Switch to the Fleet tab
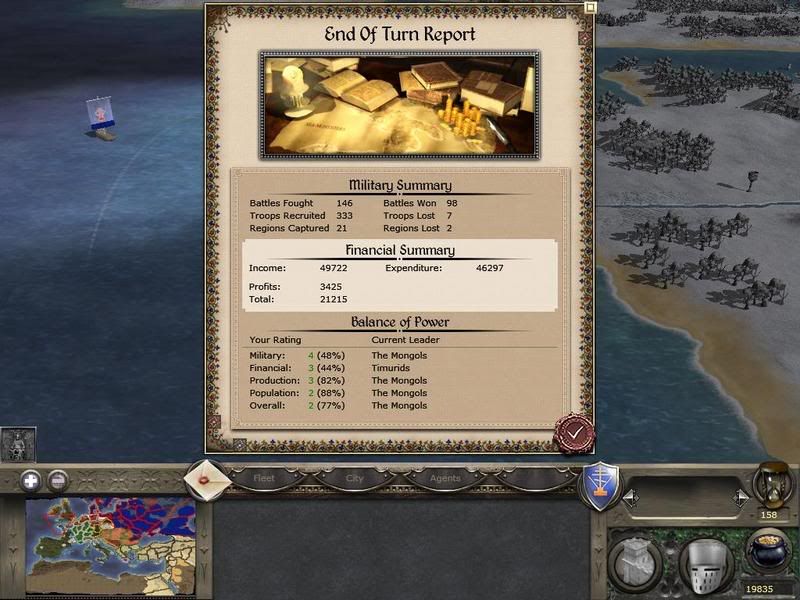This screenshot has height=600, width=800. coord(264,478)
